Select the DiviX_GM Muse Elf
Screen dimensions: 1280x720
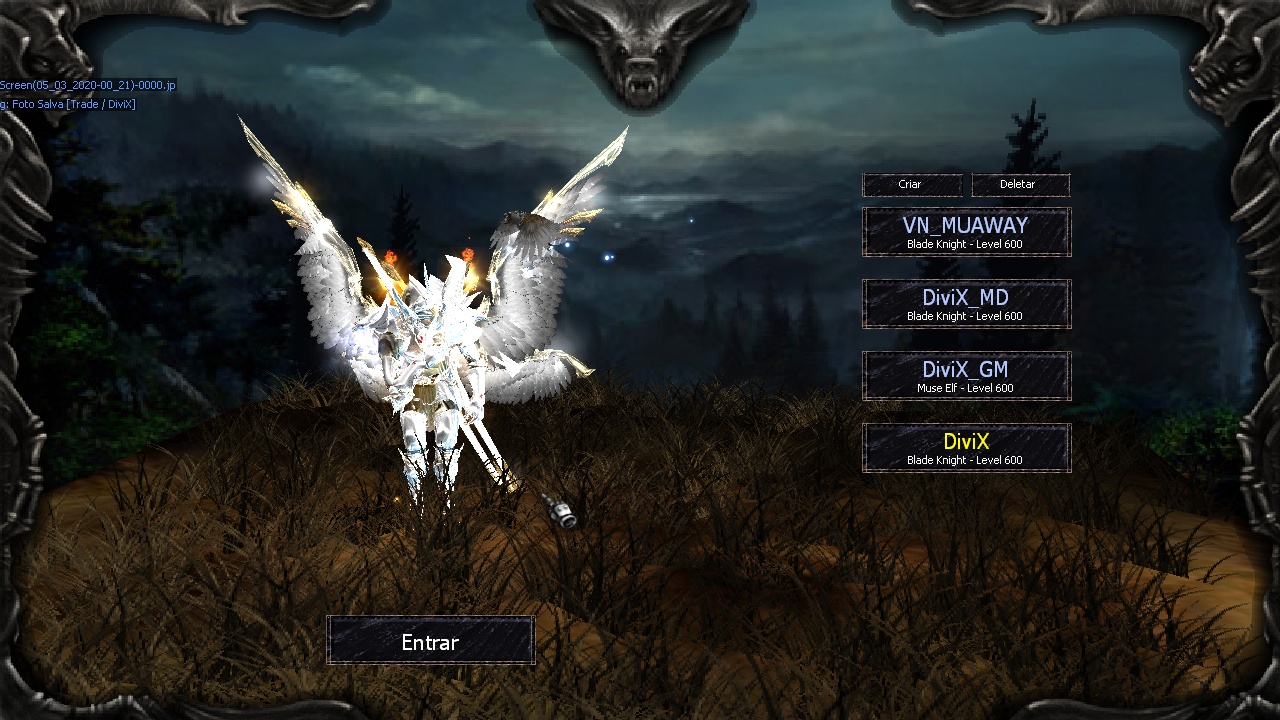click(966, 376)
